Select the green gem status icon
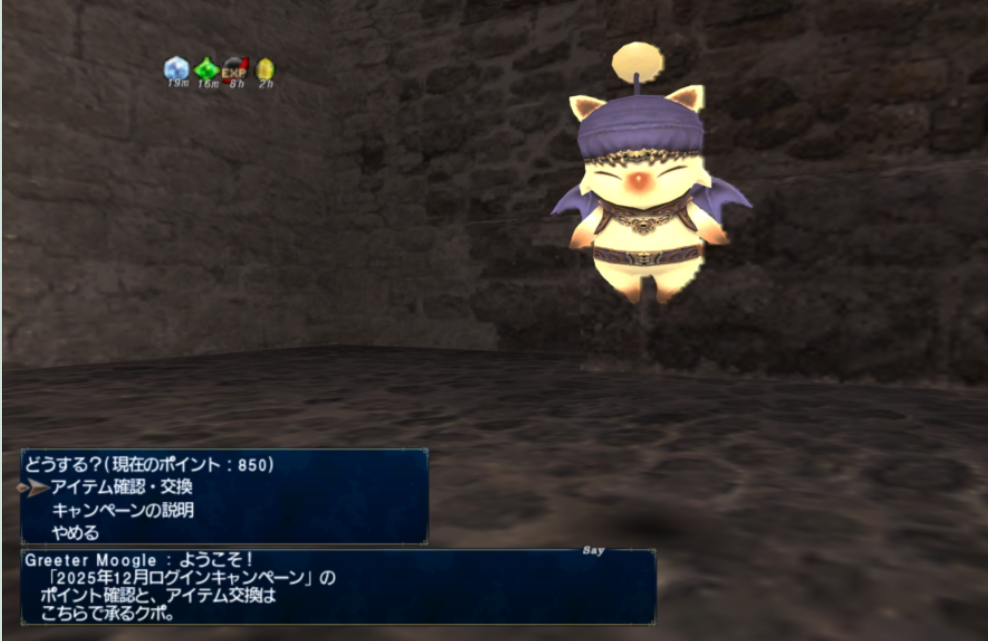Screen dimensions: 988x641 click(206, 68)
